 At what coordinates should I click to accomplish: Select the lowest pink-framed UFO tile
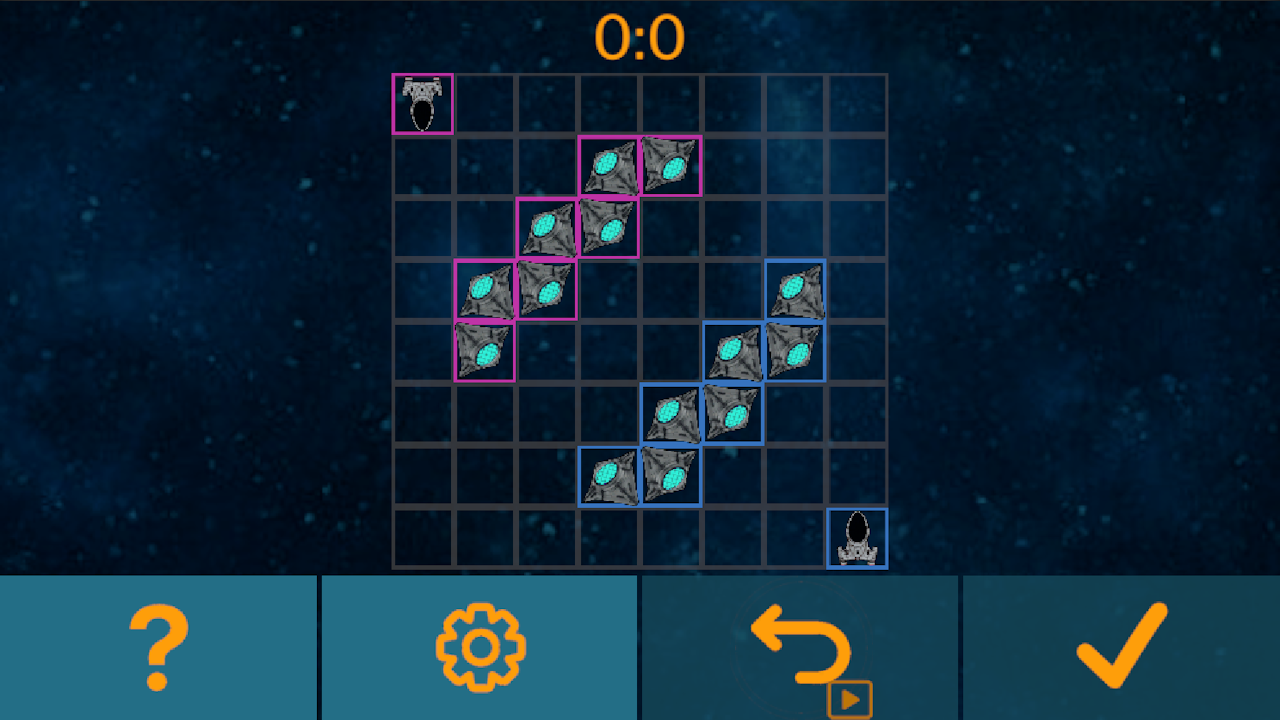pyautogui.click(x=485, y=351)
